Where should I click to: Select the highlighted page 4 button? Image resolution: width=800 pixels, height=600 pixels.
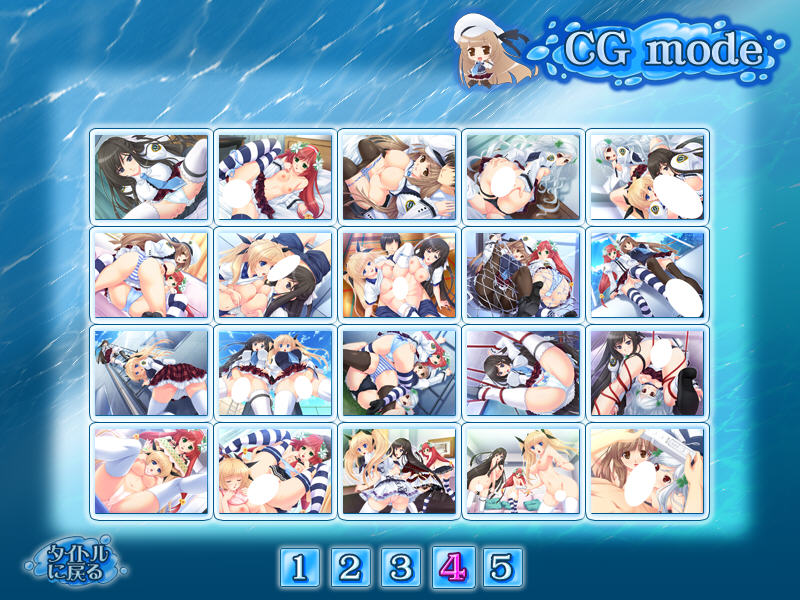[451, 568]
